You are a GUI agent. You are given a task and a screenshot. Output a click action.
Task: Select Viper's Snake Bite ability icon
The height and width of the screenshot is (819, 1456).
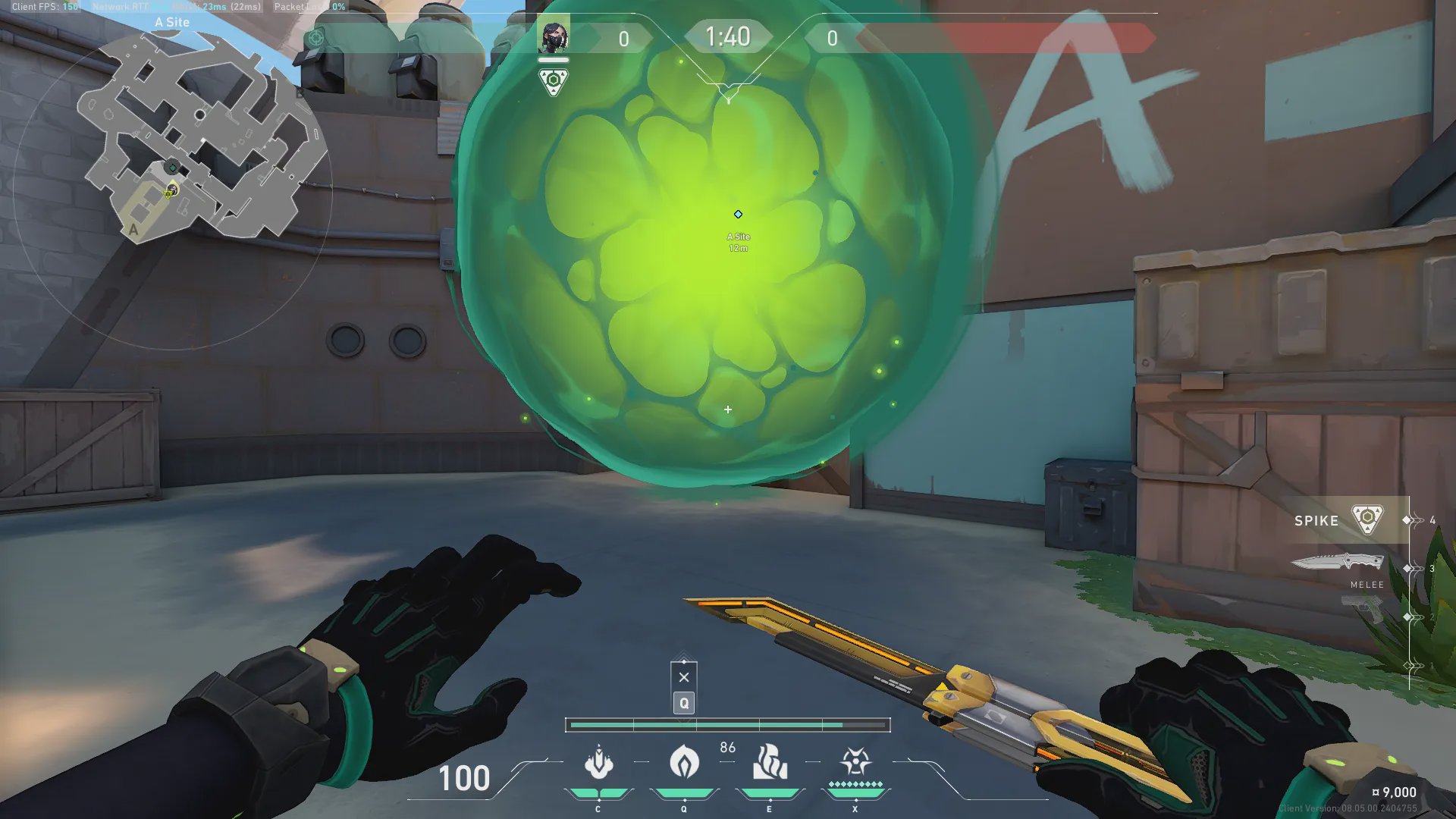click(x=598, y=763)
